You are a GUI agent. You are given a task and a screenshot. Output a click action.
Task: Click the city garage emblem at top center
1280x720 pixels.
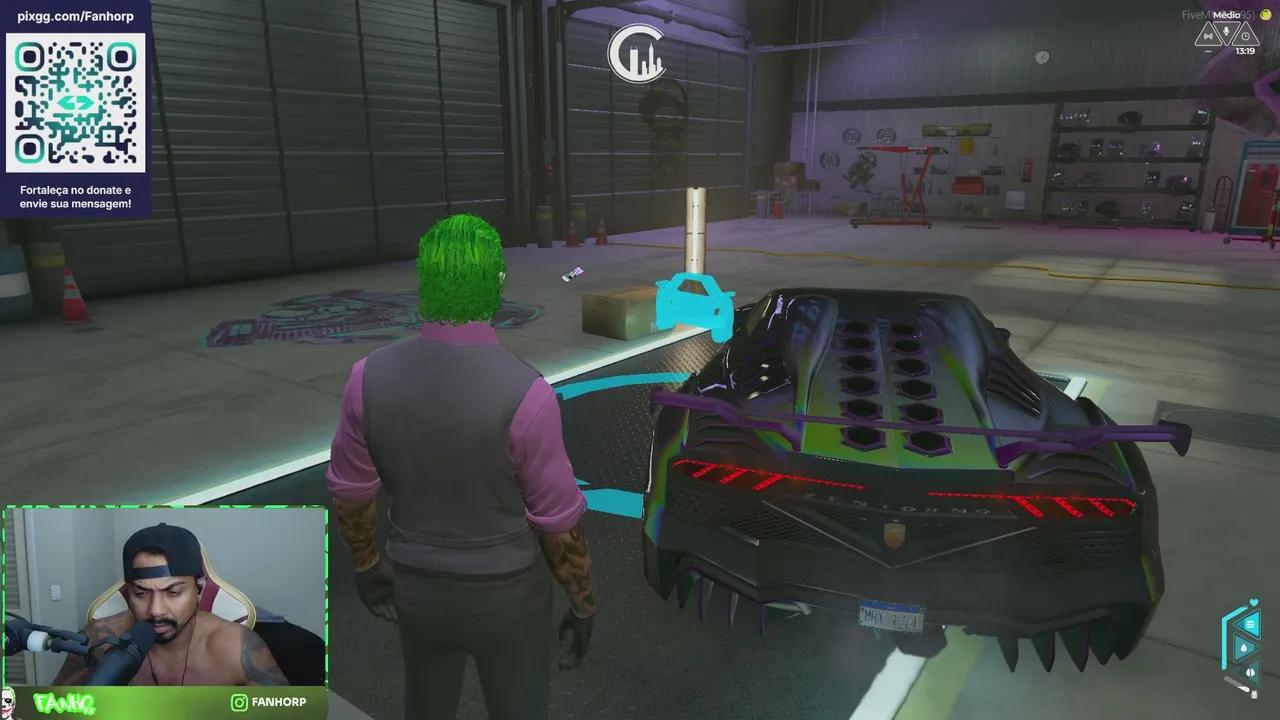(x=637, y=52)
